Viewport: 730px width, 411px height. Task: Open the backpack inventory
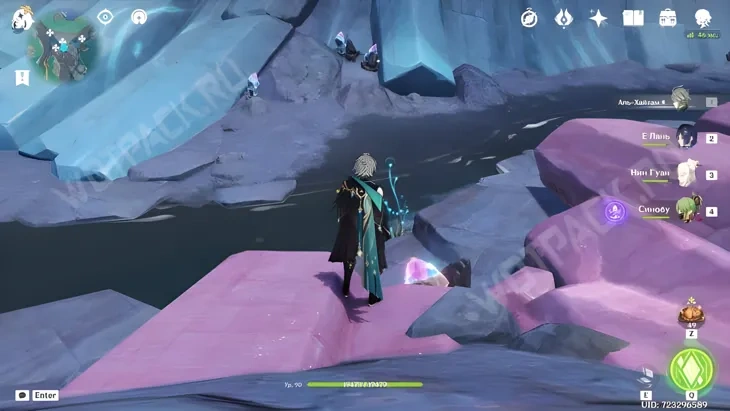667,18
